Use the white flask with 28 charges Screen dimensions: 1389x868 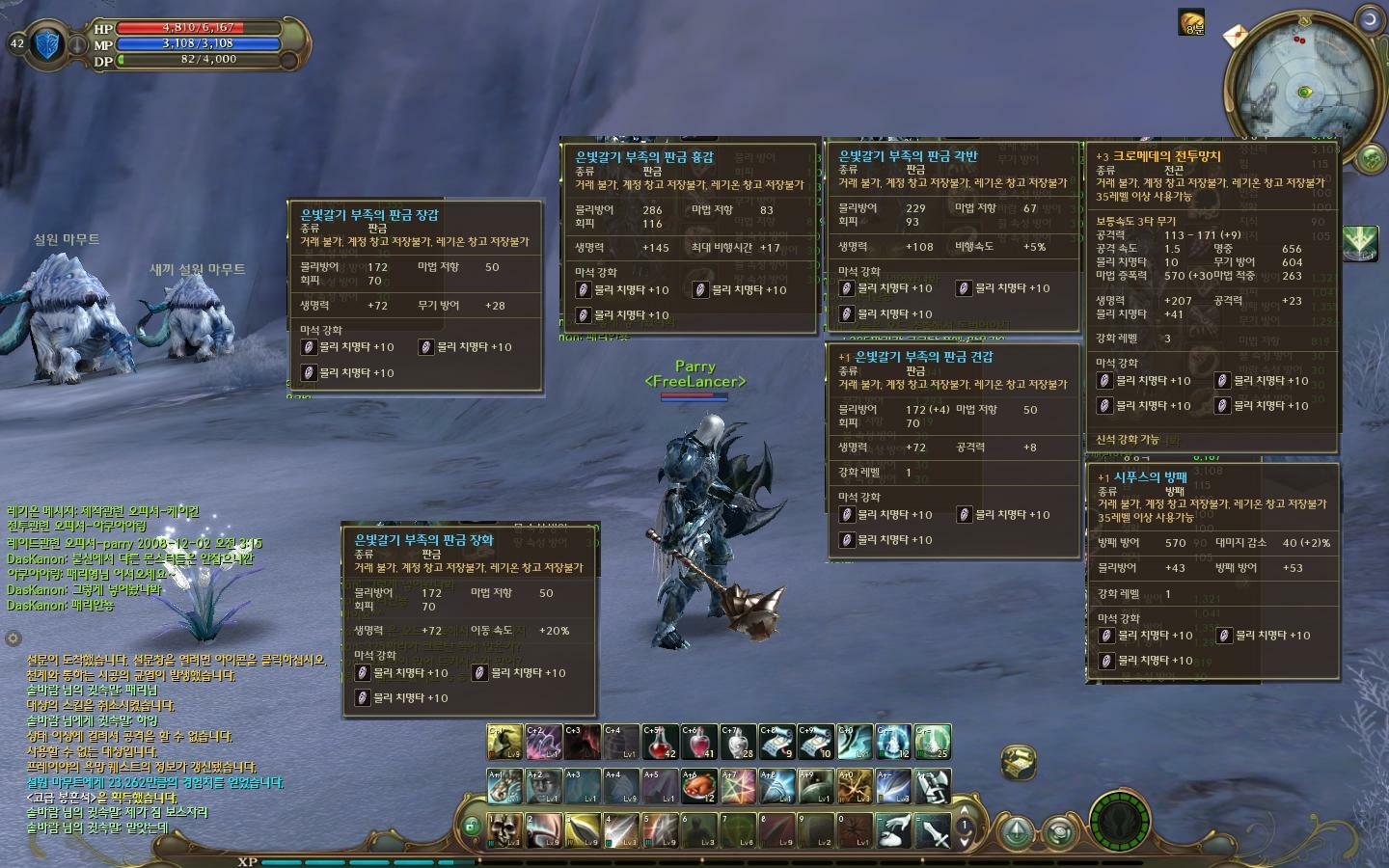pyautogui.click(x=739, y=742)
